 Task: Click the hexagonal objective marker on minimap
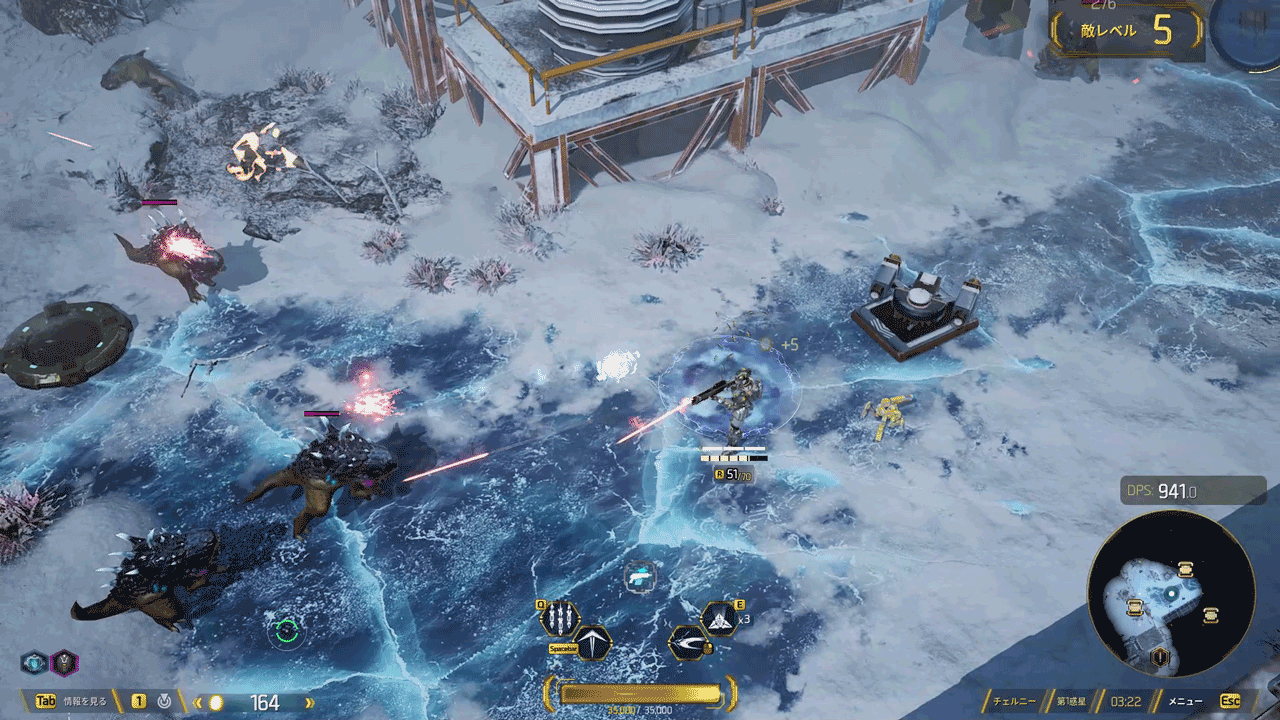tap(1159, 657)
